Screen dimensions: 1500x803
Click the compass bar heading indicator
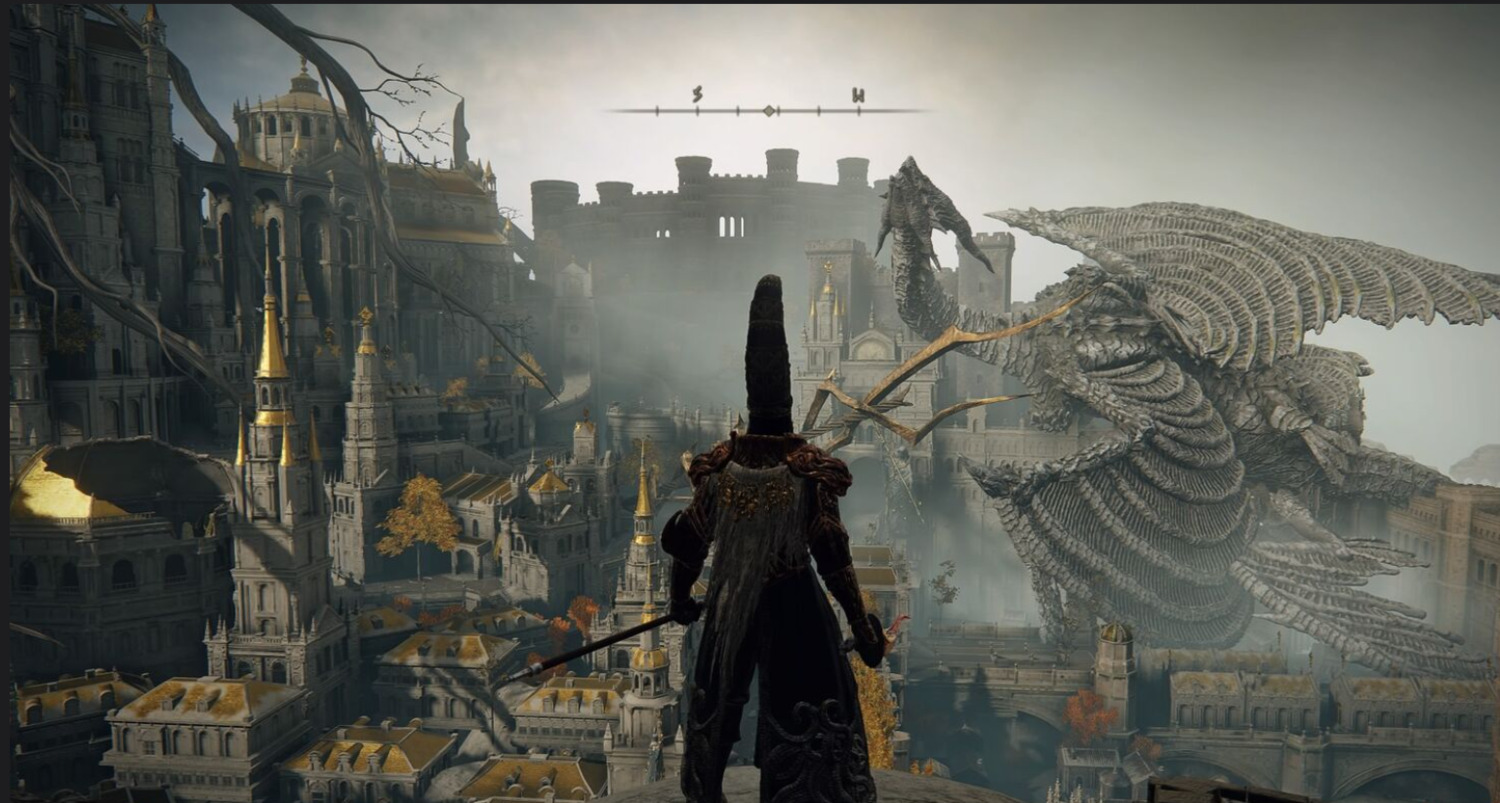pos(768,110)
